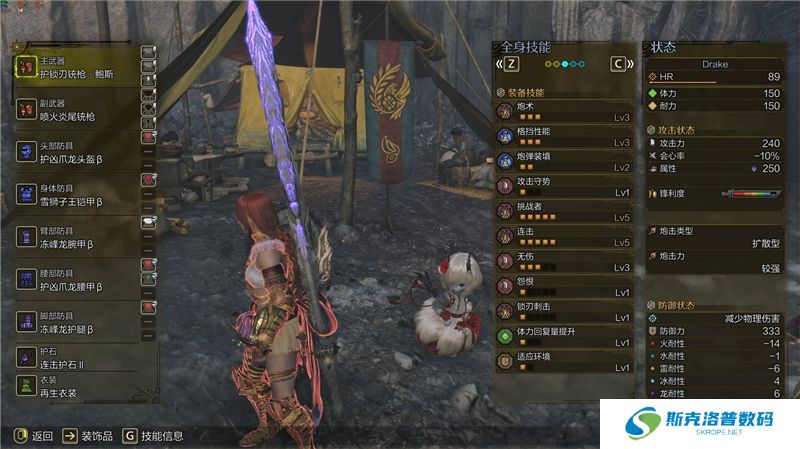Viewport: 800px width, 449px height.
Task: Select the 适应环境 skill row
Action: tap(564, 361)
